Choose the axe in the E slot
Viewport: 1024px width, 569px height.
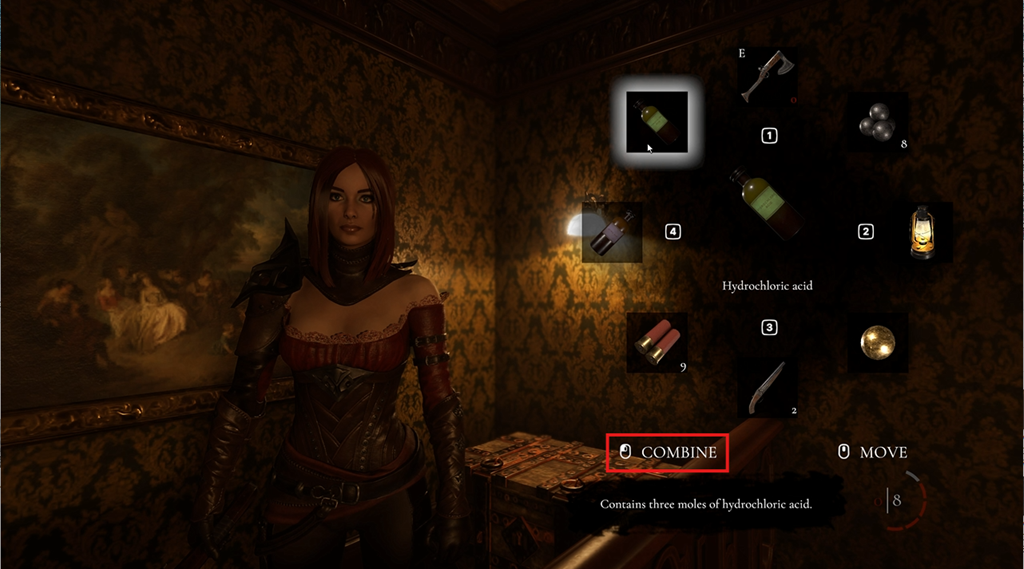pyautogui.click(x=767, y=77)
